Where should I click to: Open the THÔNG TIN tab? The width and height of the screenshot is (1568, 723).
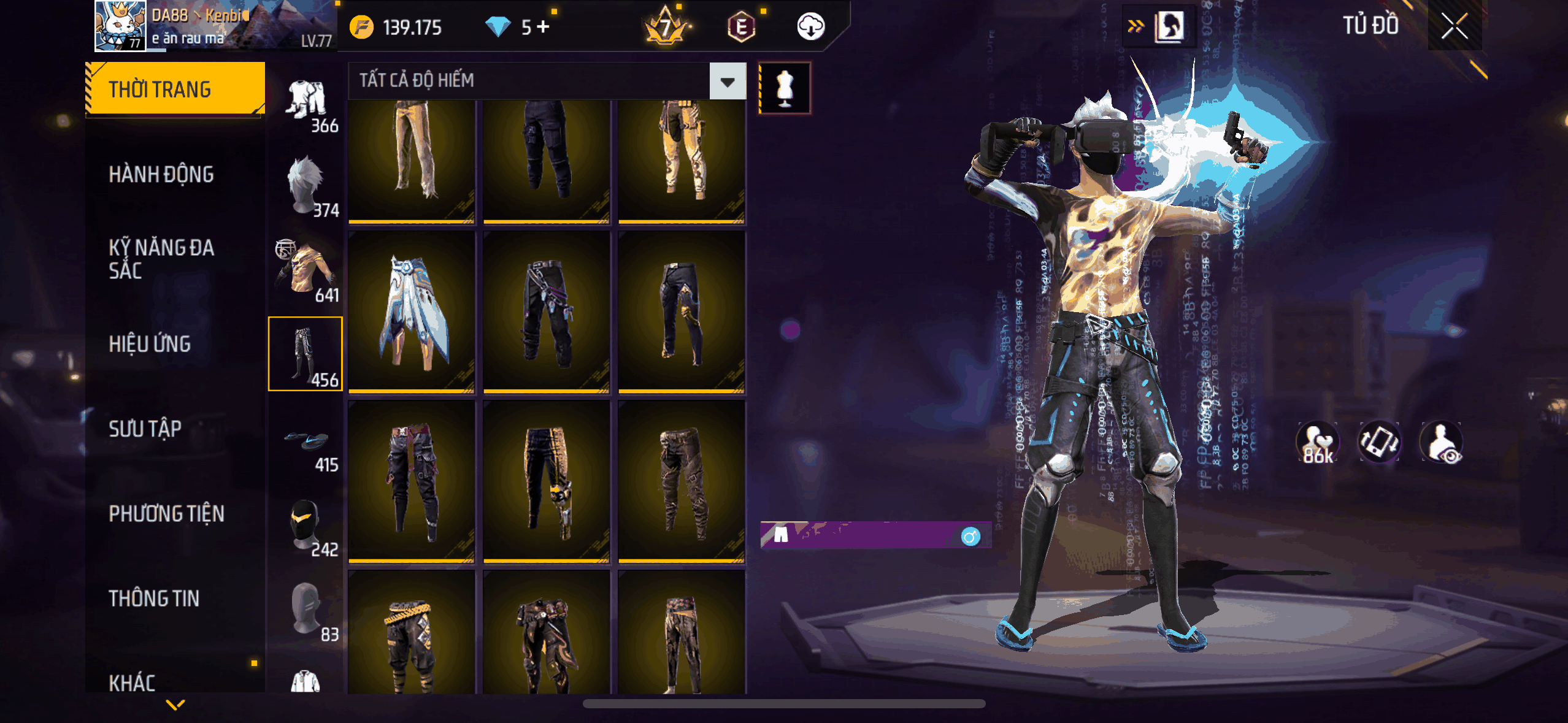pos(154,599)
